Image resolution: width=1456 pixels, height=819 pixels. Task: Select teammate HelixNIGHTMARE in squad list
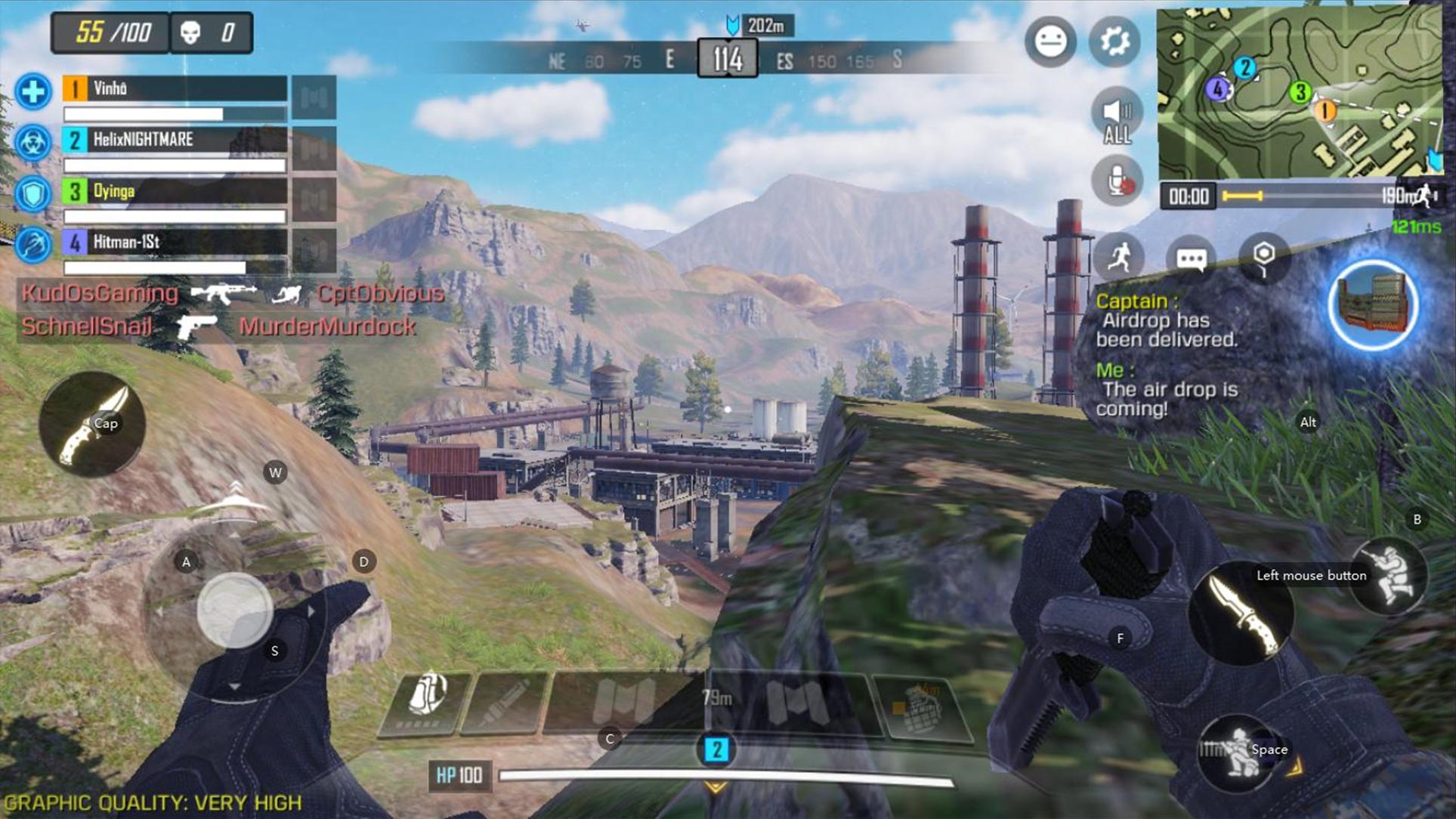(x=174, y=140)
